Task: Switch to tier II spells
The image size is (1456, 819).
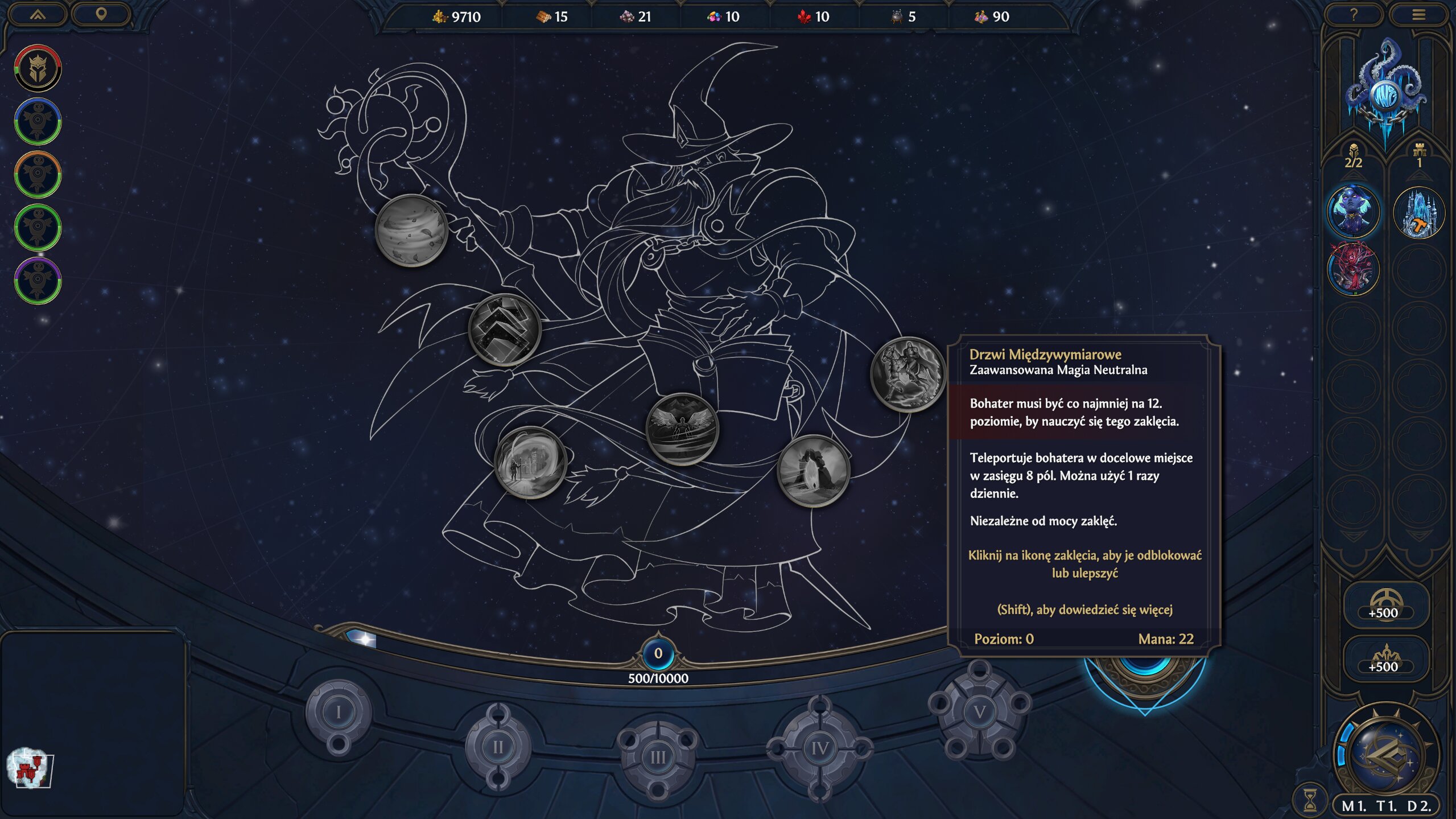Action: tap(498, 746)
